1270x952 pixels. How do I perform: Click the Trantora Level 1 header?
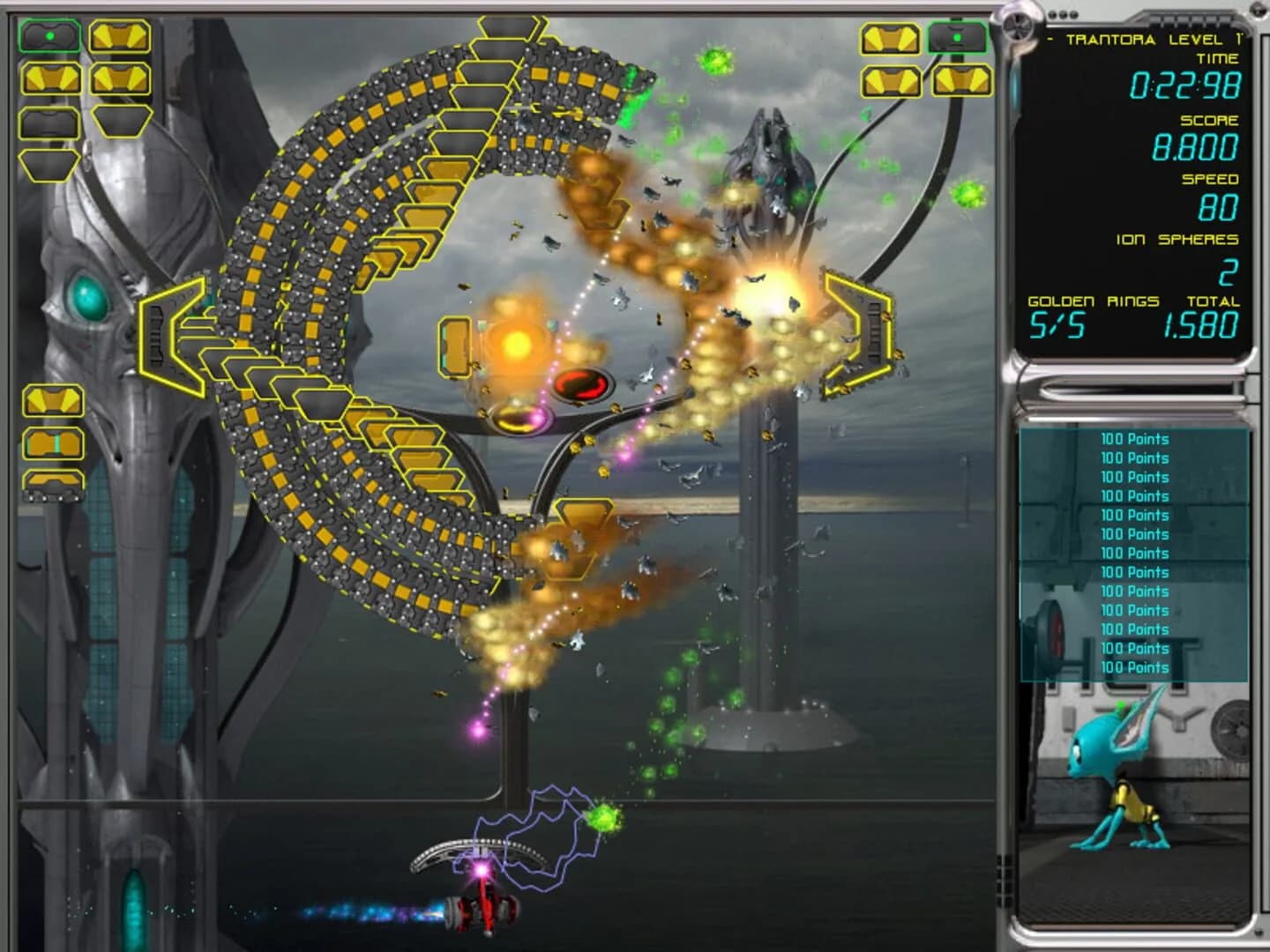tap(1148, 39)
